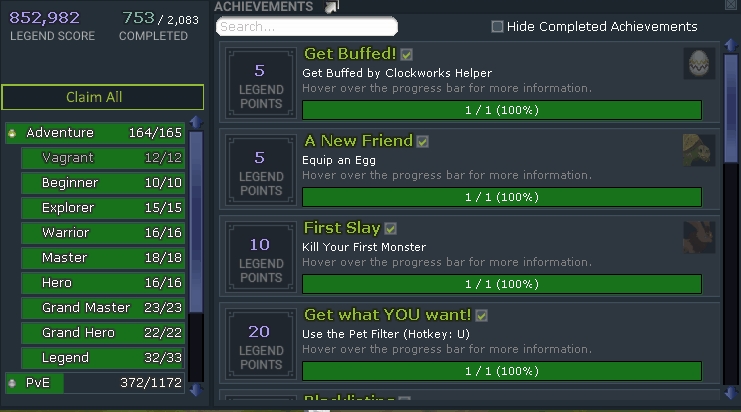Screen dimensions: 741x412
Task: Show the Explorer achievements
Action: 103,208
